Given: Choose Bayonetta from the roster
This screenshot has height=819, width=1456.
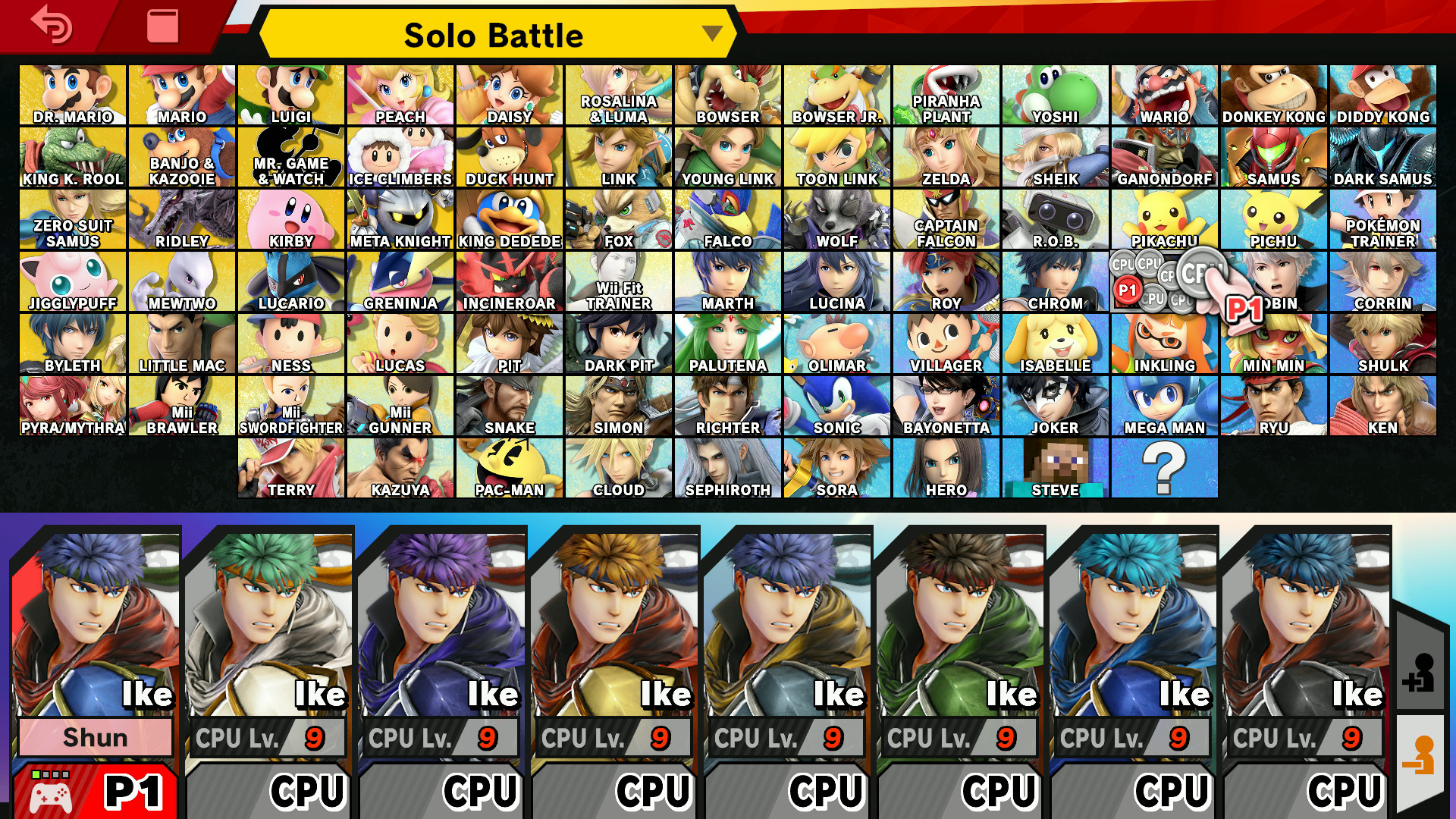Looking at the screenshot, I should pyautogui.click(x=947, y=404).
